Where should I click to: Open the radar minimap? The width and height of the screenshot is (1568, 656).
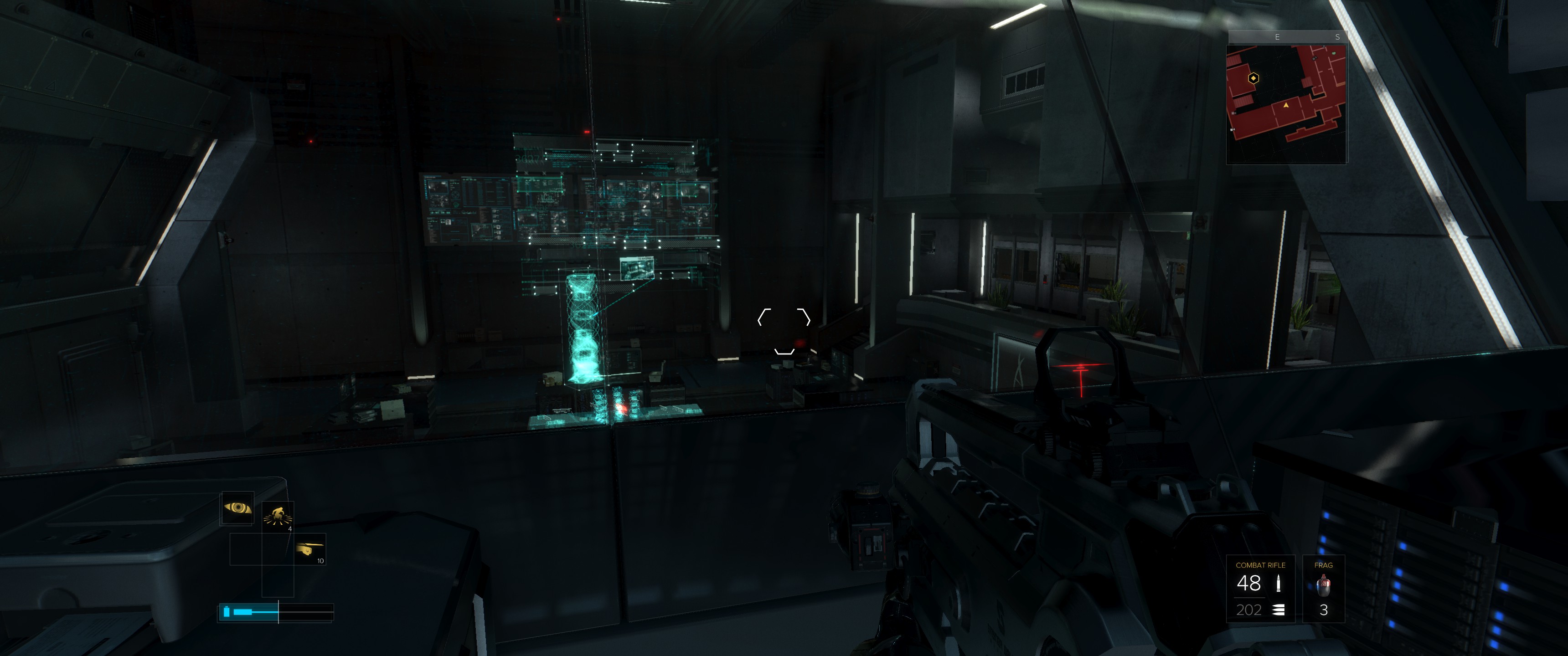coord(1285,103)
